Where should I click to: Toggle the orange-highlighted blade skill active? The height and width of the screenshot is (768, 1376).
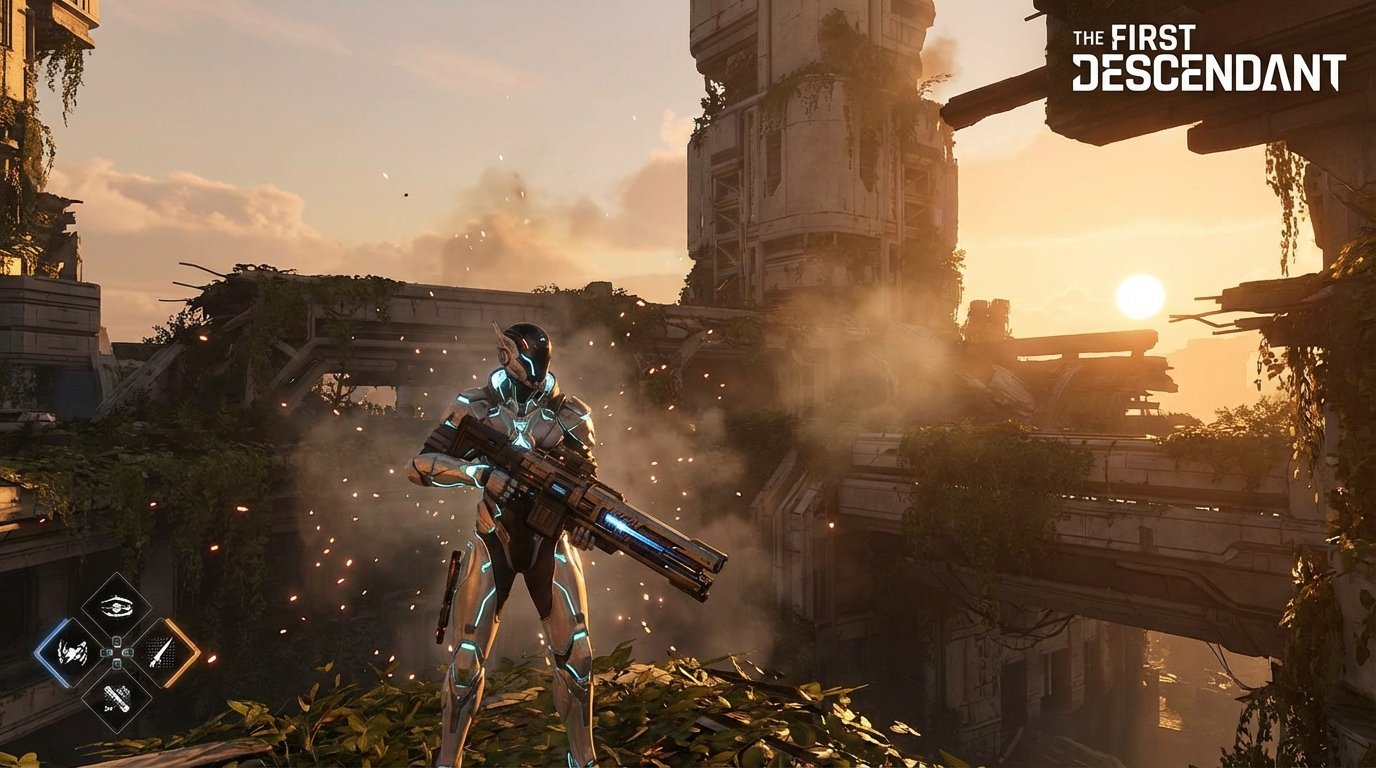161,652
